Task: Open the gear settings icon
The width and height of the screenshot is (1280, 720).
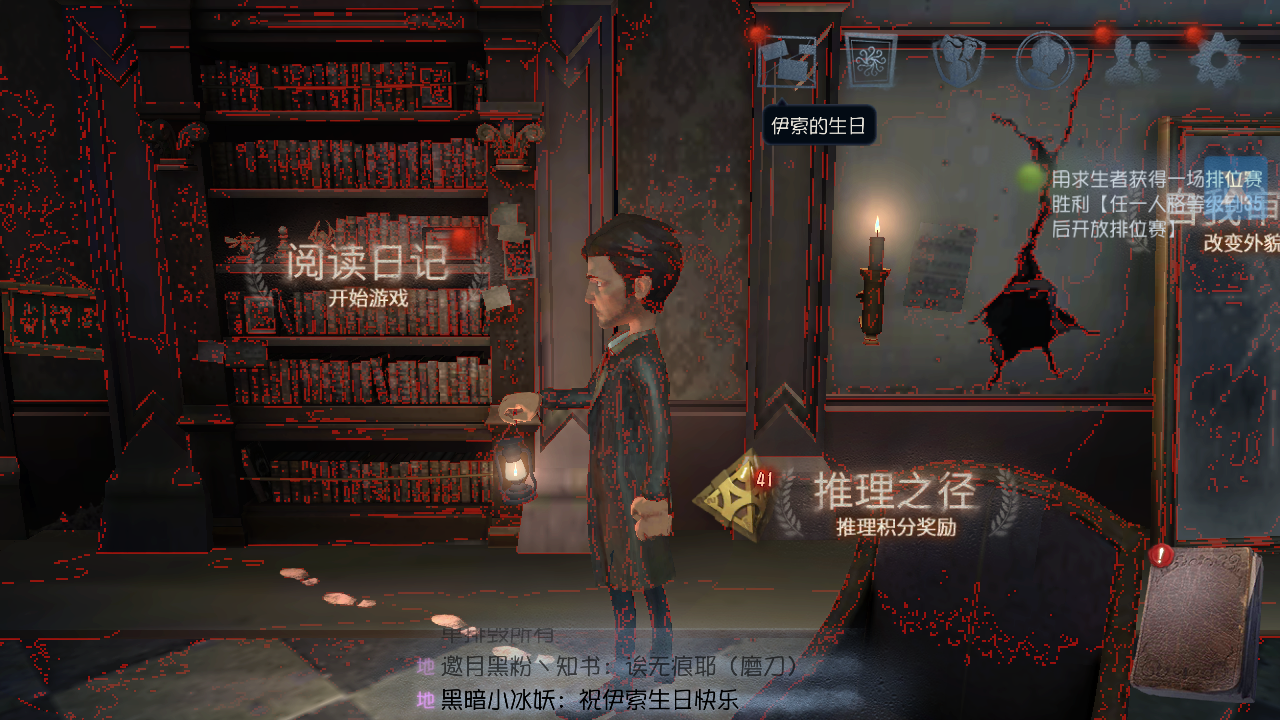Action: point(1218,60)
